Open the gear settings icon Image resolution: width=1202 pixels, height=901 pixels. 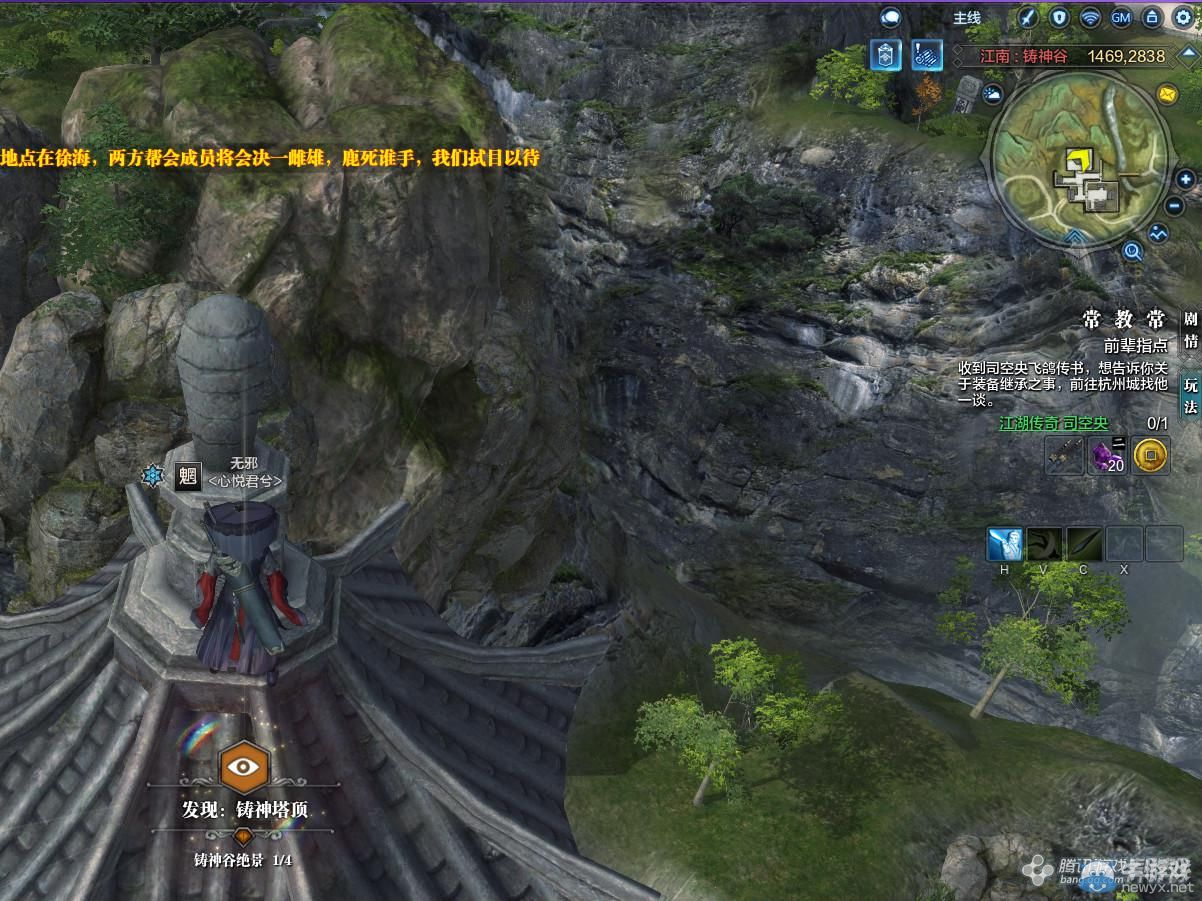(1183, 17)
